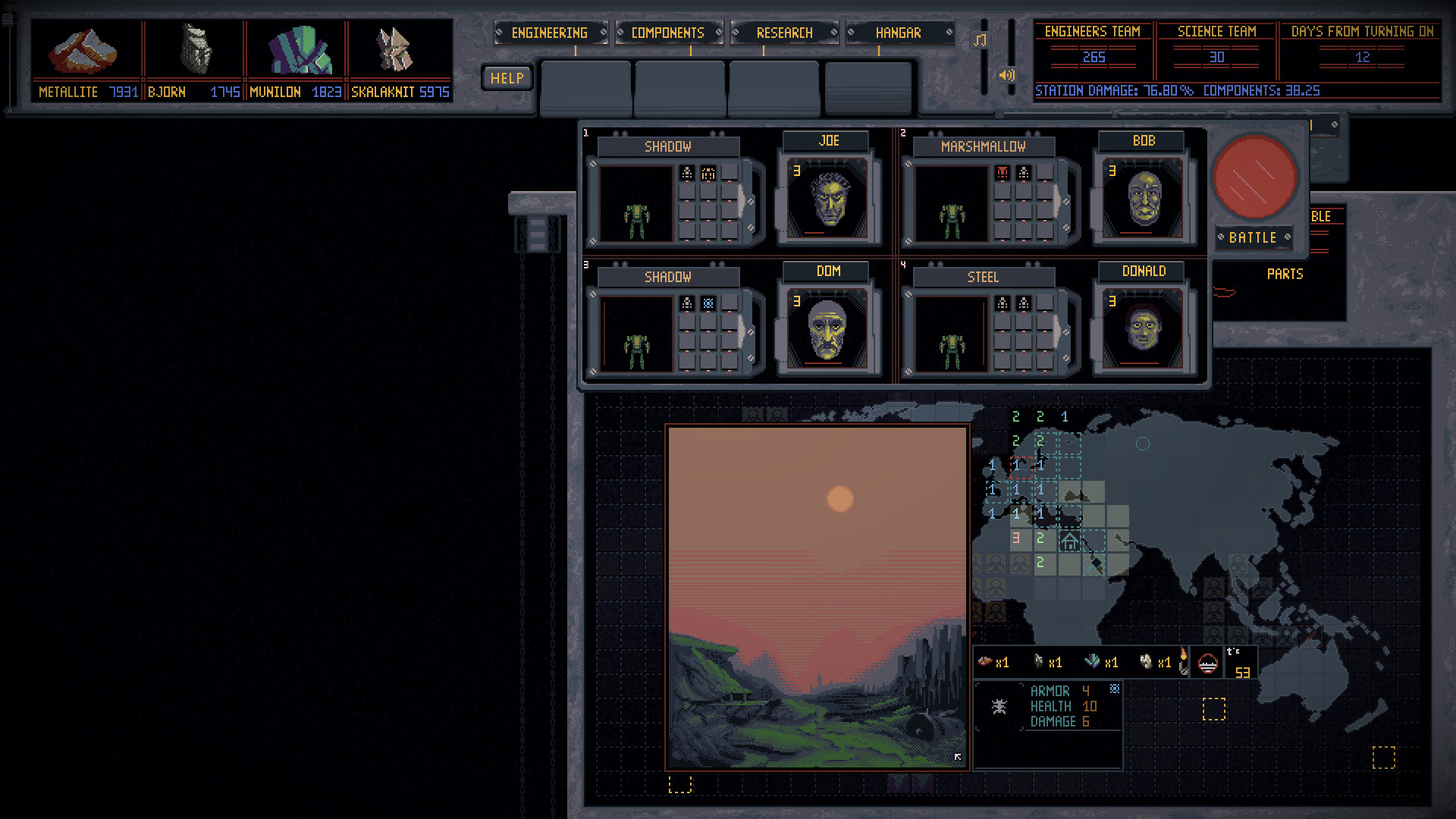
Task: Switch to the Research tab
Action: (x=784, y=33)
